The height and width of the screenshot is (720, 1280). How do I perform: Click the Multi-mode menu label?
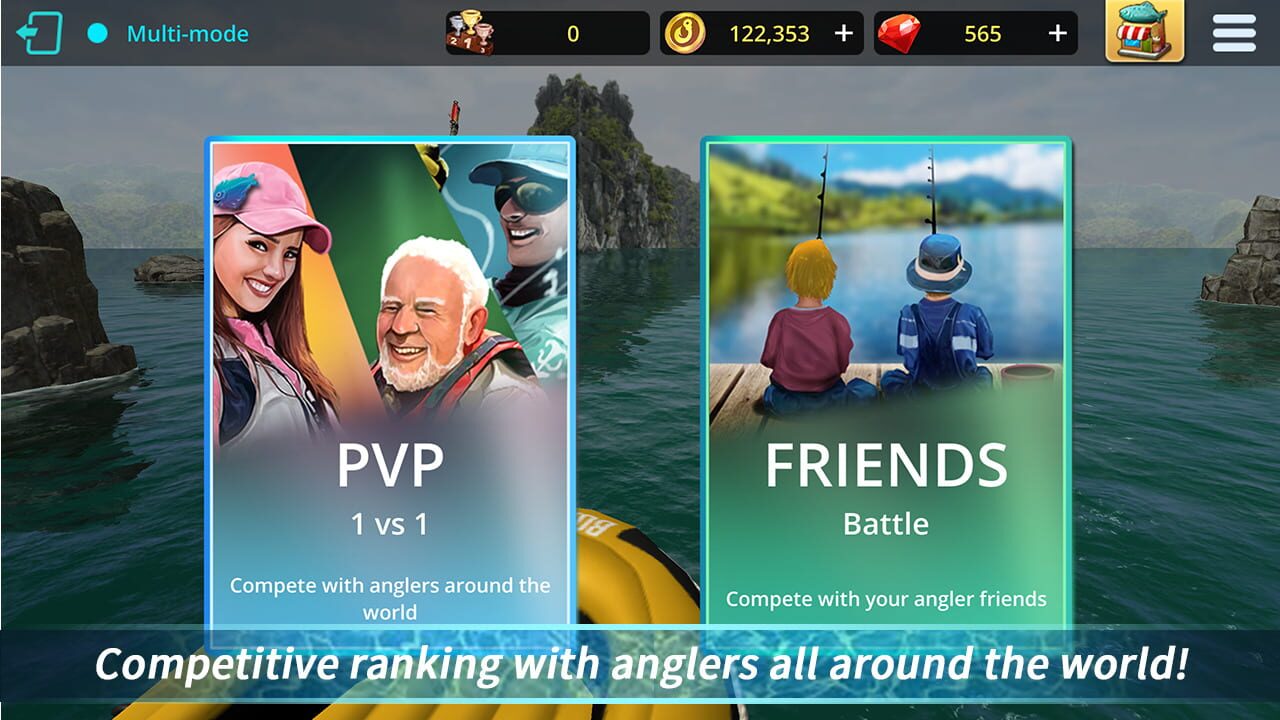click(x=186, y=32)
